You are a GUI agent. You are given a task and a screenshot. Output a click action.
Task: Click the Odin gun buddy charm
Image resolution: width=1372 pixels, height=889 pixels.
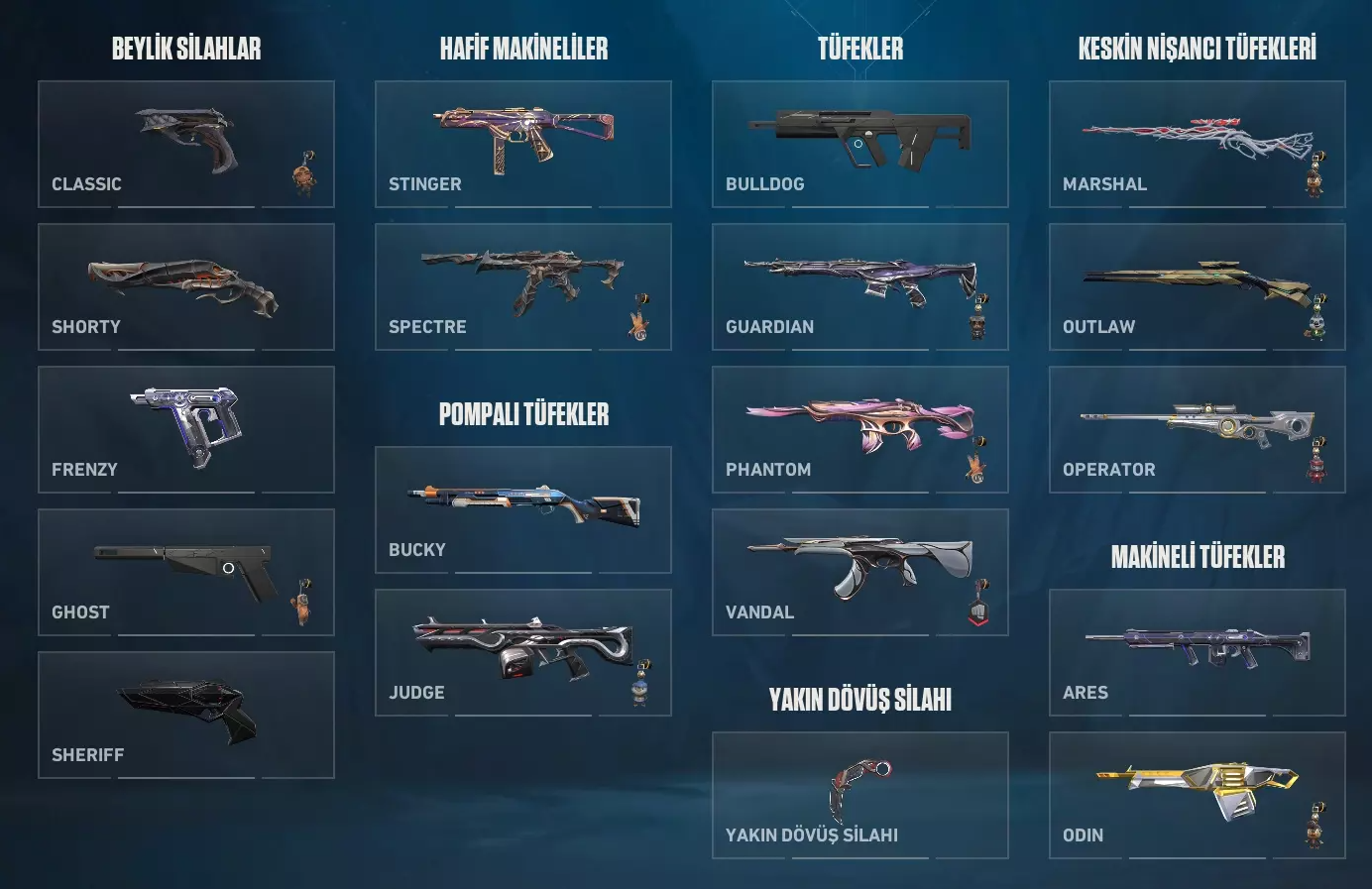point(1314,822)
